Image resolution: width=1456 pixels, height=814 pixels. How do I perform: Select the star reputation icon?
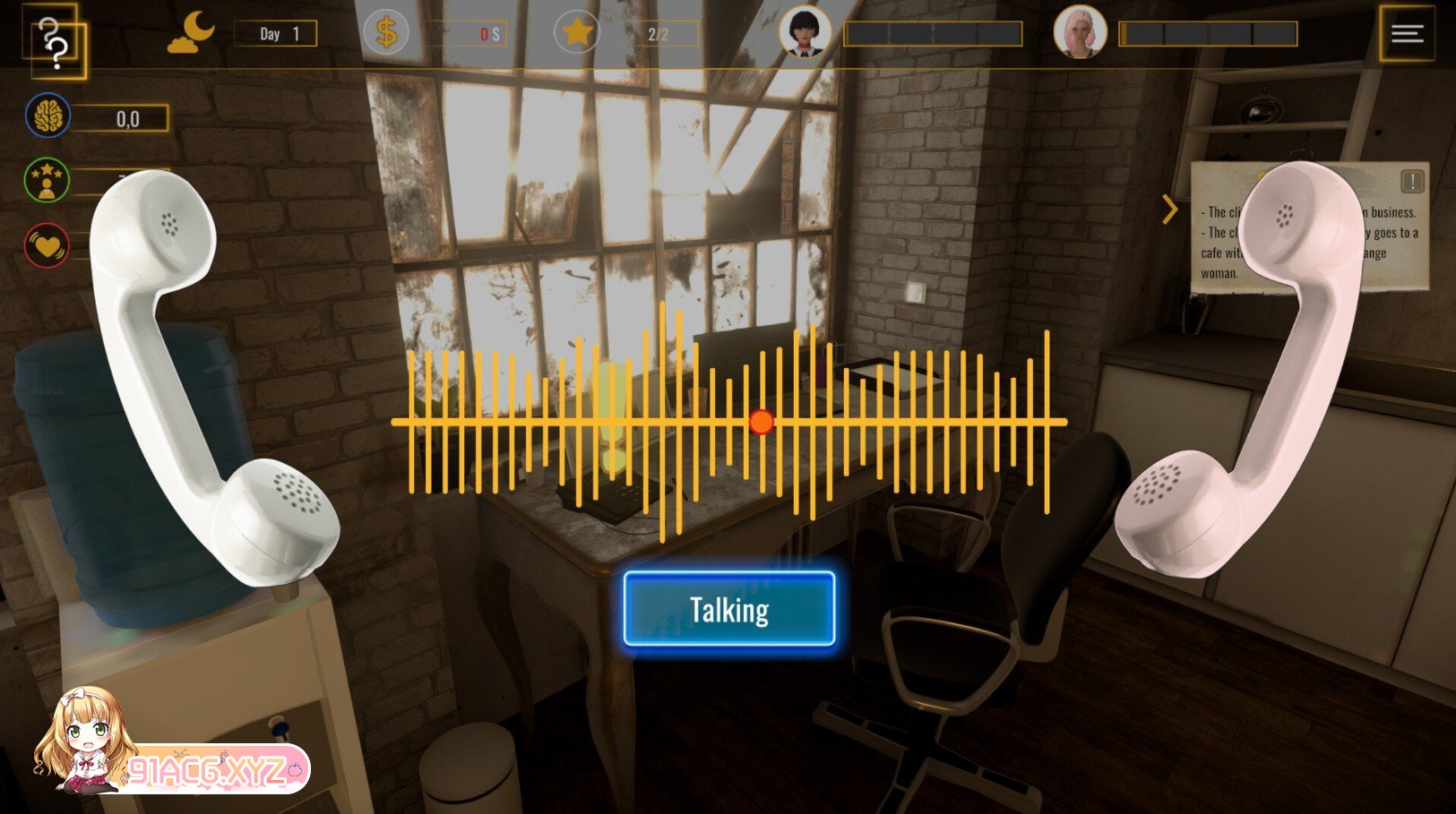(x=47, y=180)
